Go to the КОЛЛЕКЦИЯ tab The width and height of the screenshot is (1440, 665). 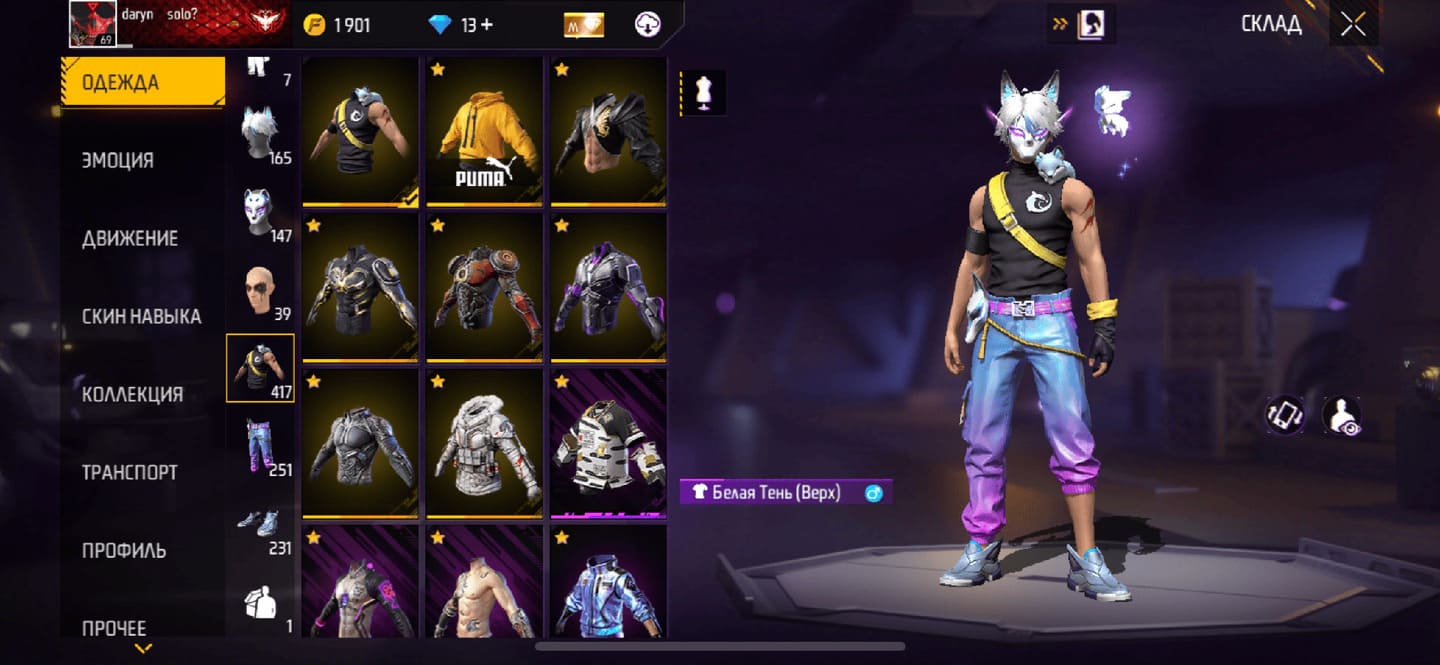132,394
